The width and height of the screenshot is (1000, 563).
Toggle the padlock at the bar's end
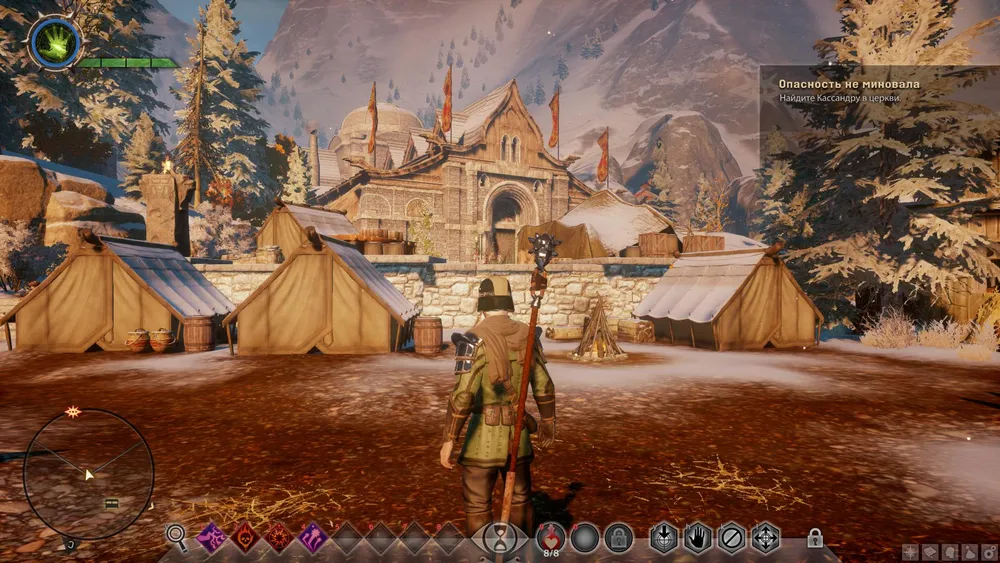click(x=815, y=538)
